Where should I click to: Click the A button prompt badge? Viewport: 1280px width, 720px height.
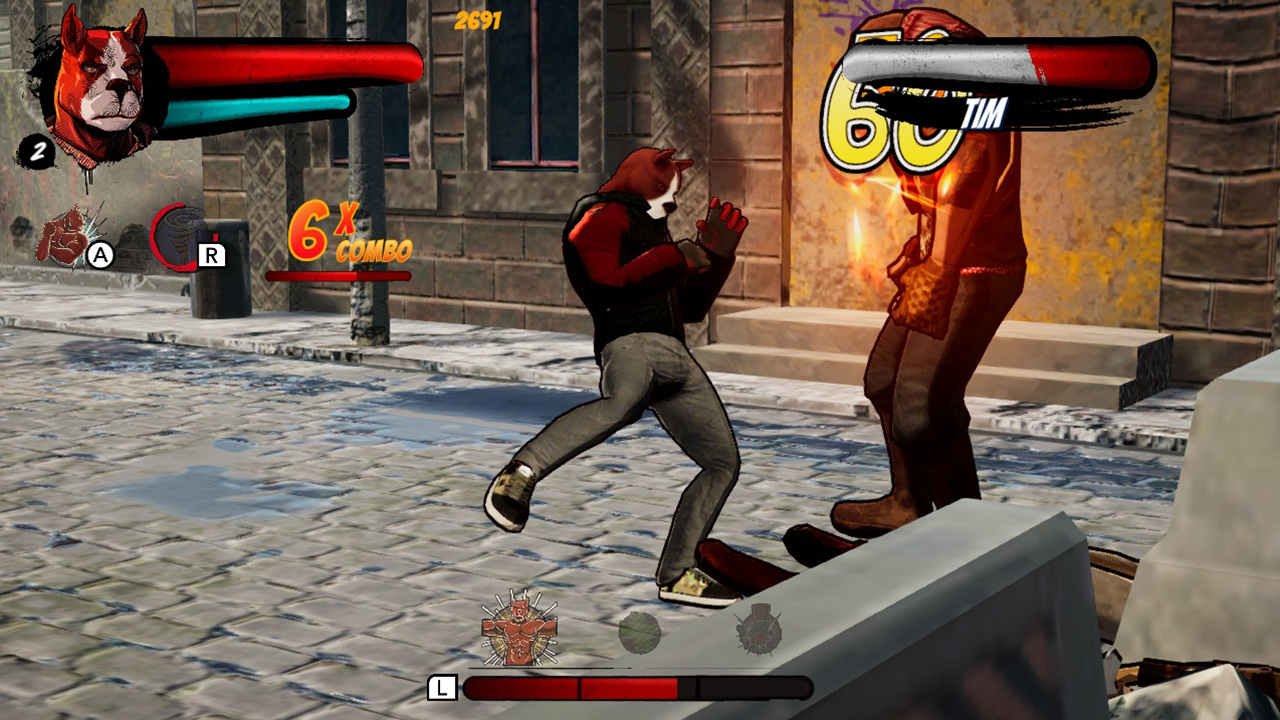[100, 253]
